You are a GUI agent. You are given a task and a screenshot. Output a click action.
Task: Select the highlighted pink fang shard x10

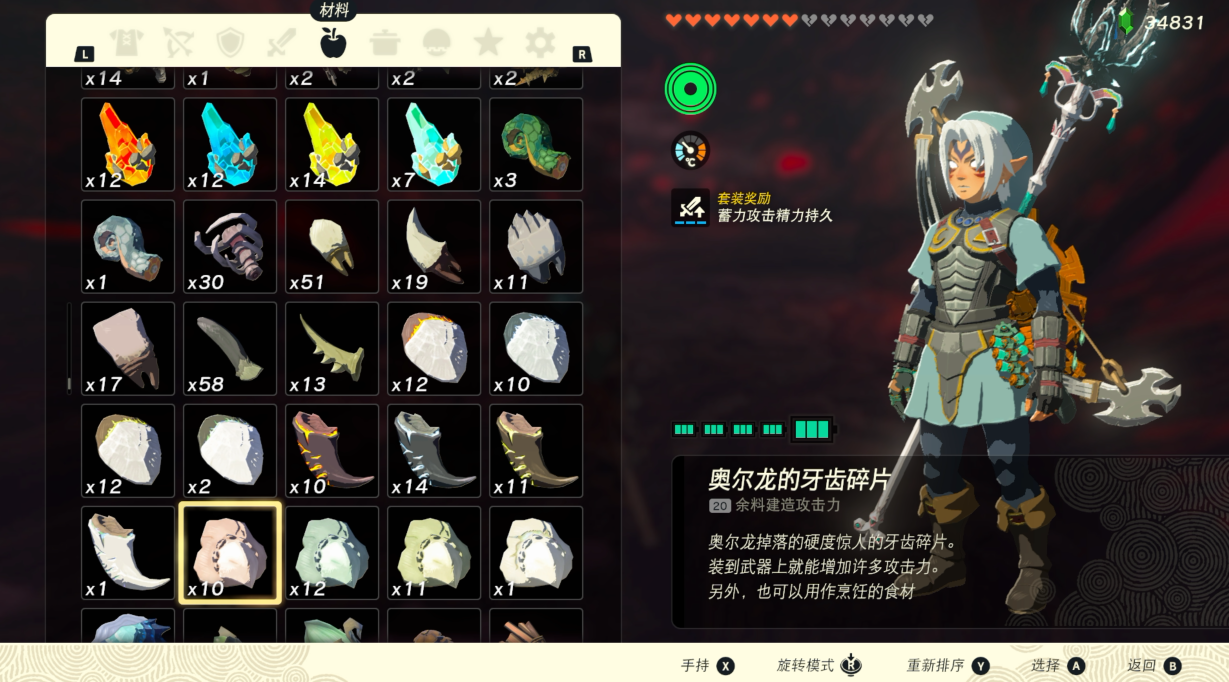click(x=230, y=553)
